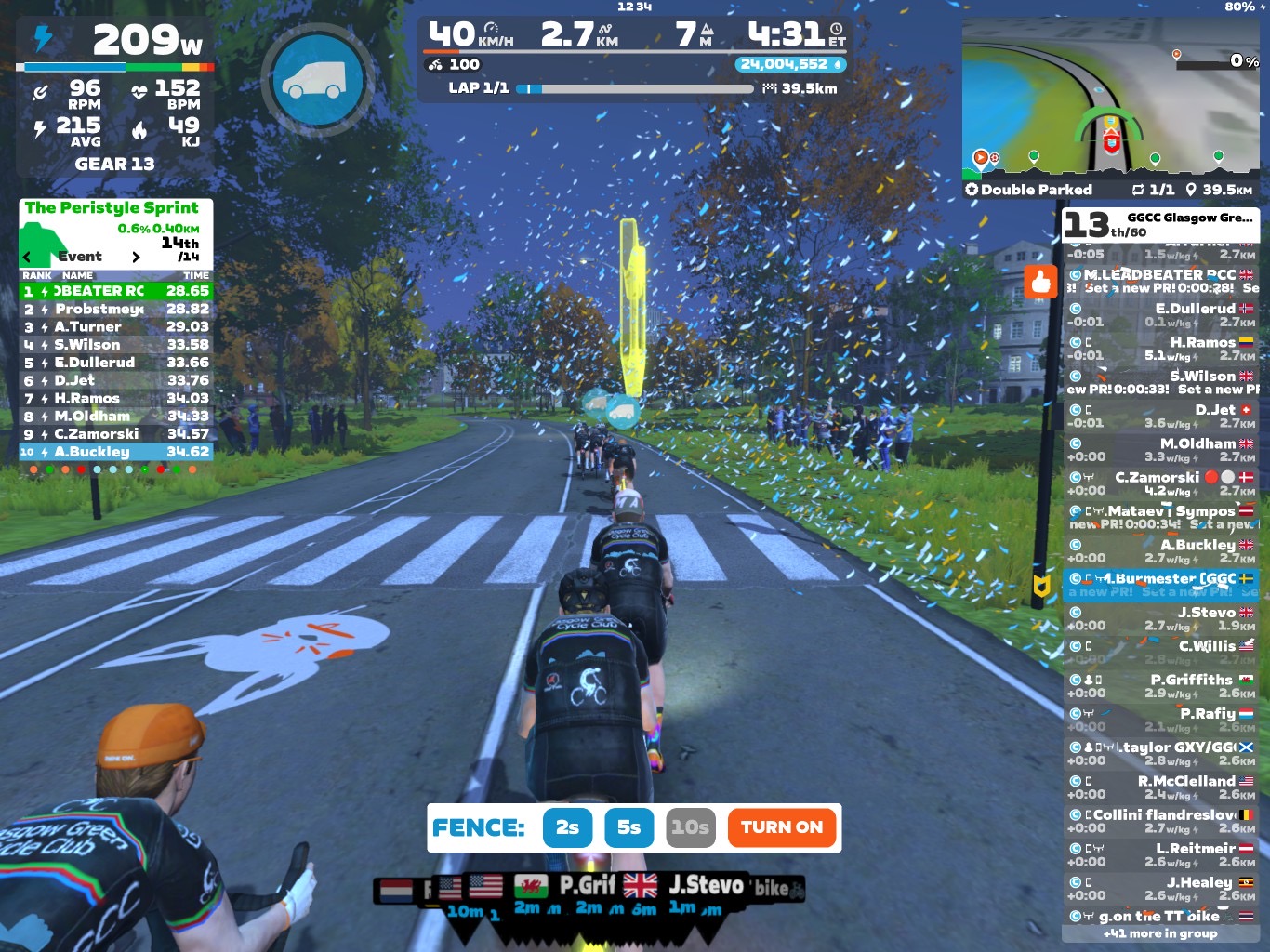1270x952 pixels.
Task: Select R.McClelland in nearby riders list
Action: (1160, 787)
